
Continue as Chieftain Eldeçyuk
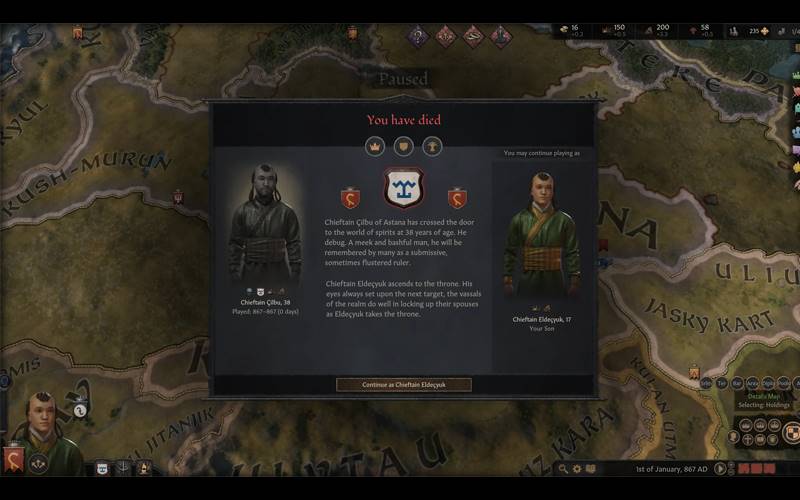click(403, 384)
